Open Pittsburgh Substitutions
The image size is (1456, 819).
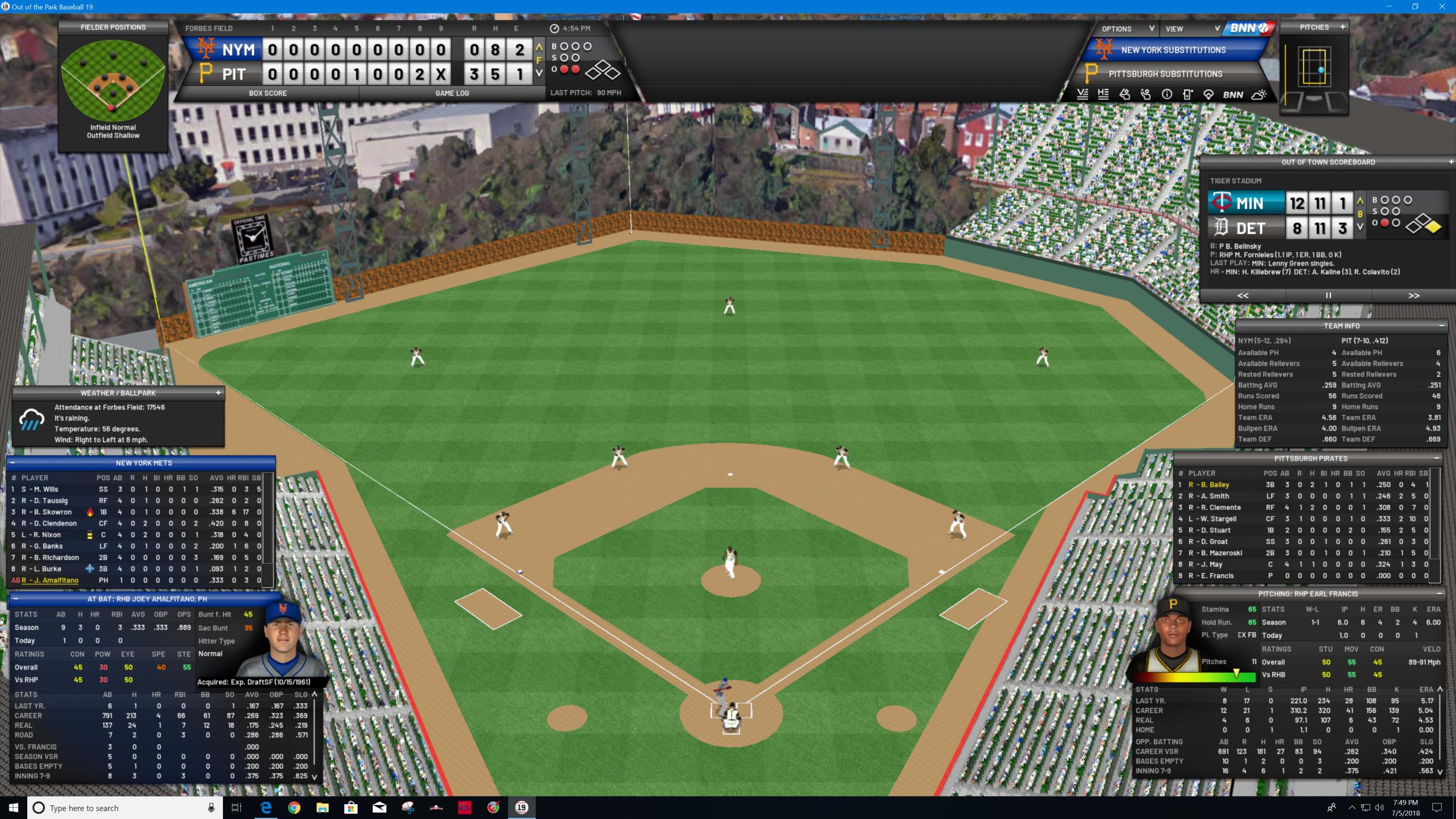(x=1165, y=74)
